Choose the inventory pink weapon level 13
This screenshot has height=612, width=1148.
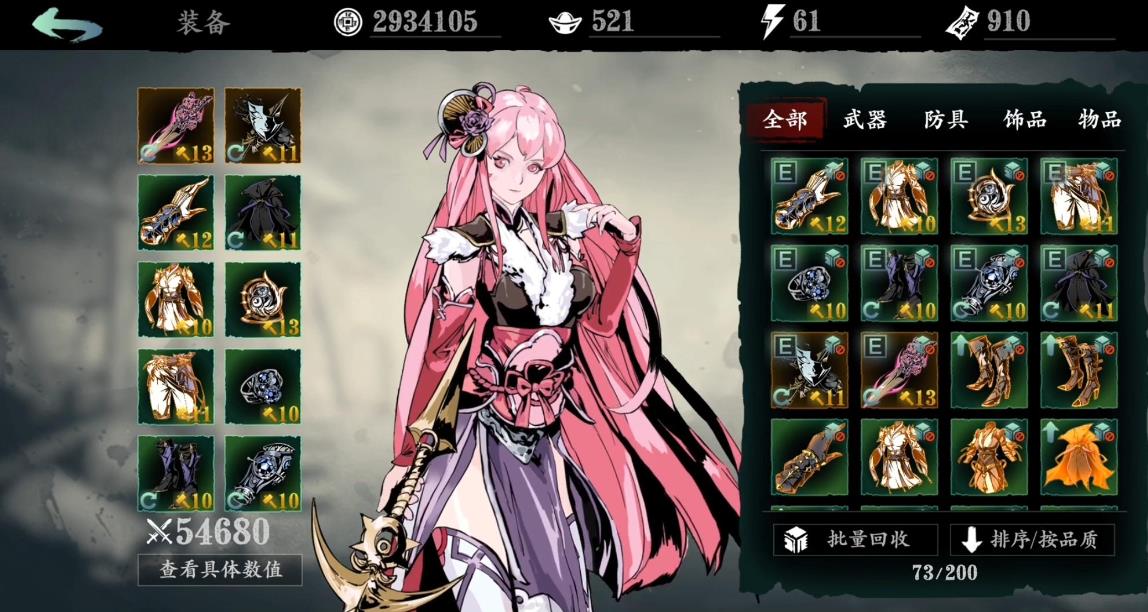[899, 370]
